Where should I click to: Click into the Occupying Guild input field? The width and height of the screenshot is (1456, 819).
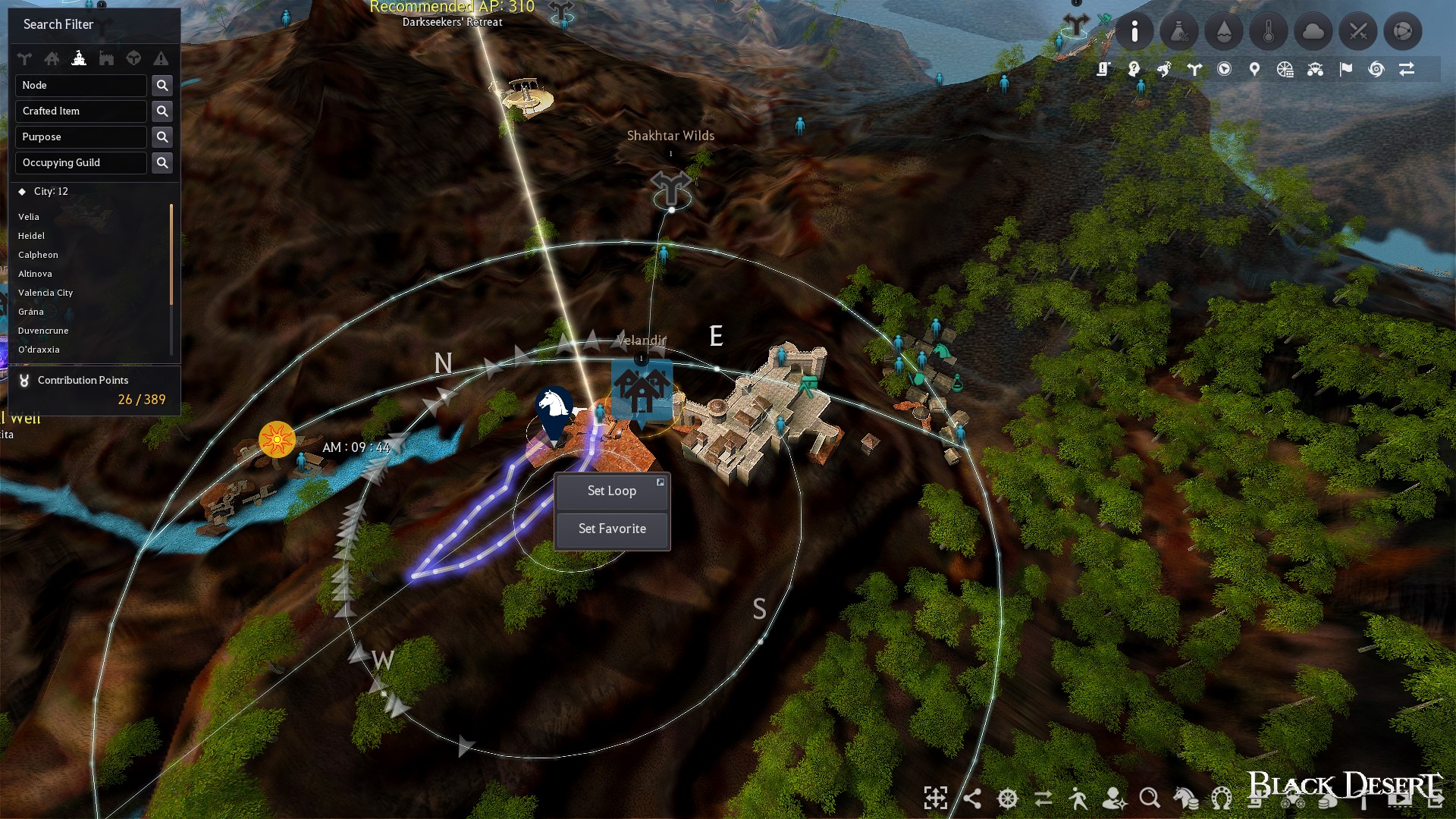pyautogui.click(x=80, y=162)
